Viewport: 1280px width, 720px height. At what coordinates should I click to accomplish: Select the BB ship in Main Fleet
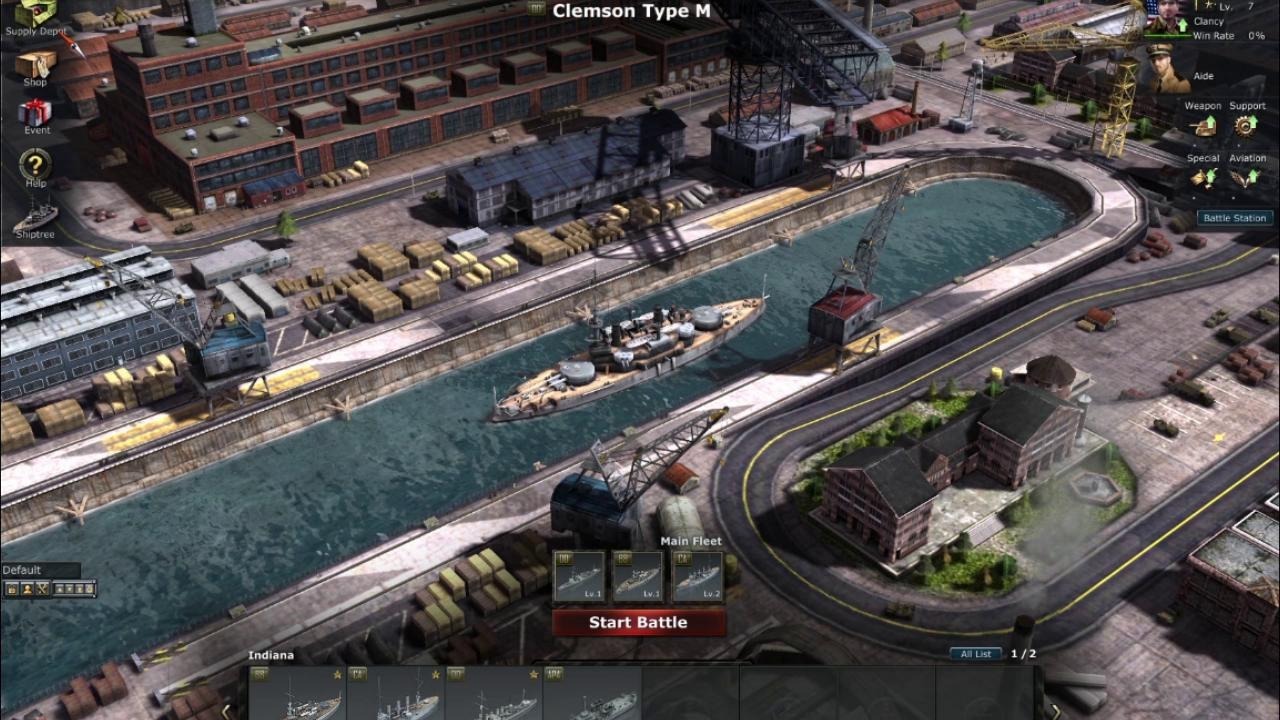point(638,576)
